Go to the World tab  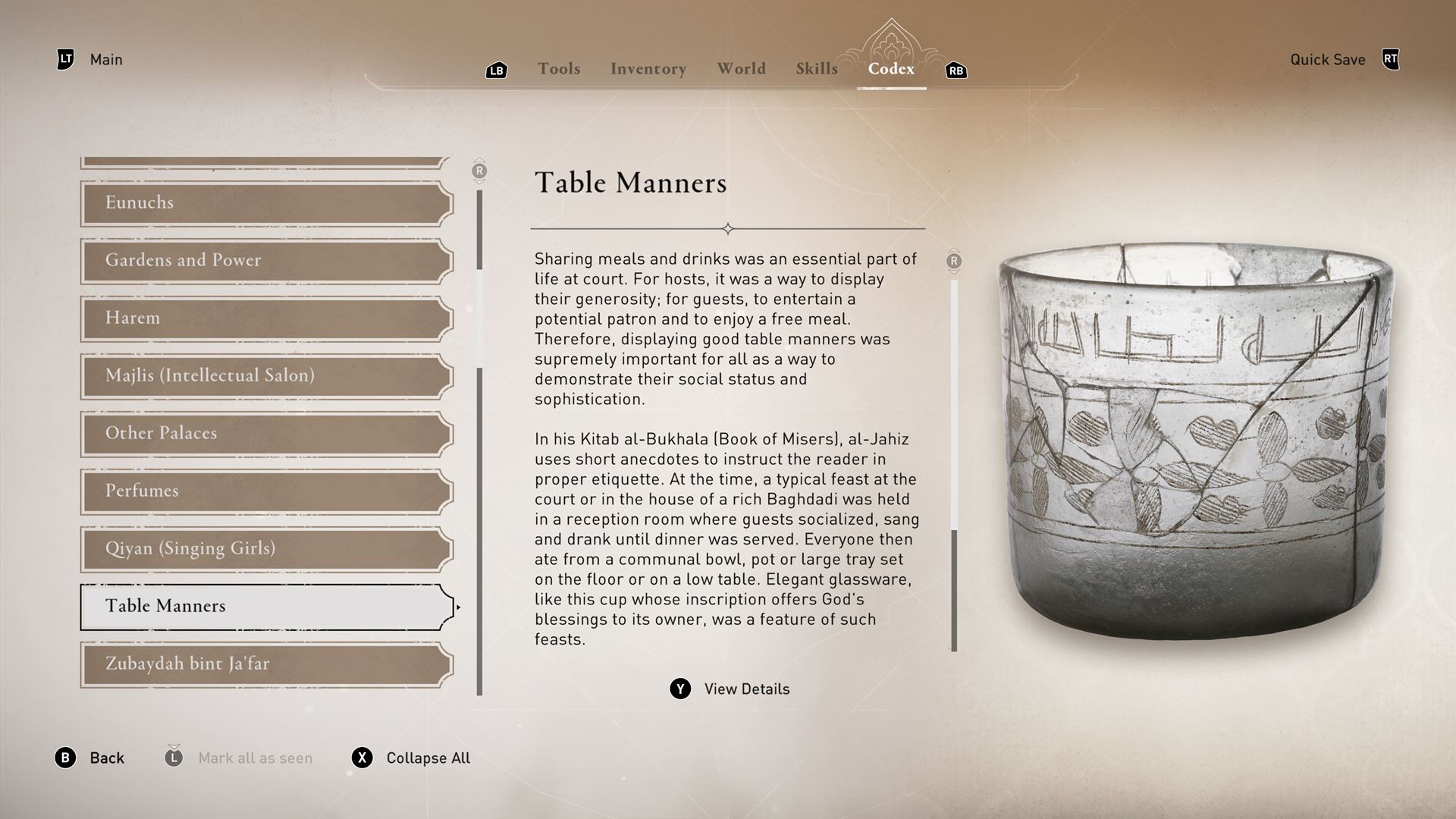coord(741,69)
